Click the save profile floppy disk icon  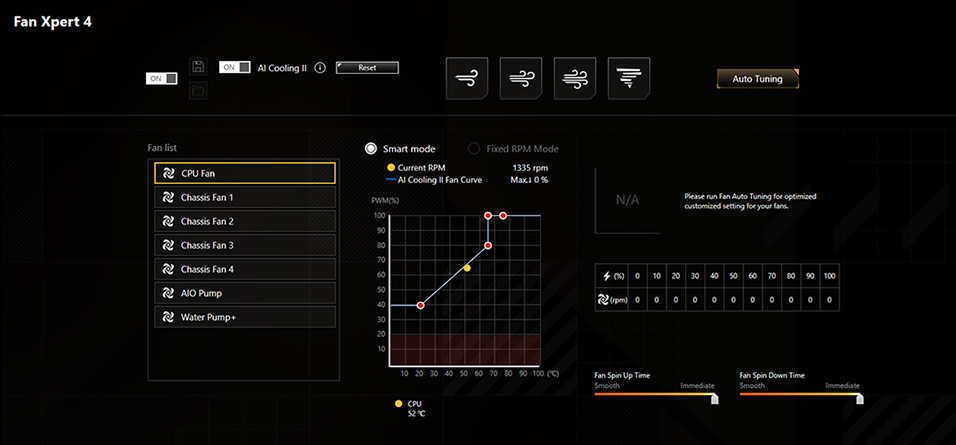(x=198, y=67)
